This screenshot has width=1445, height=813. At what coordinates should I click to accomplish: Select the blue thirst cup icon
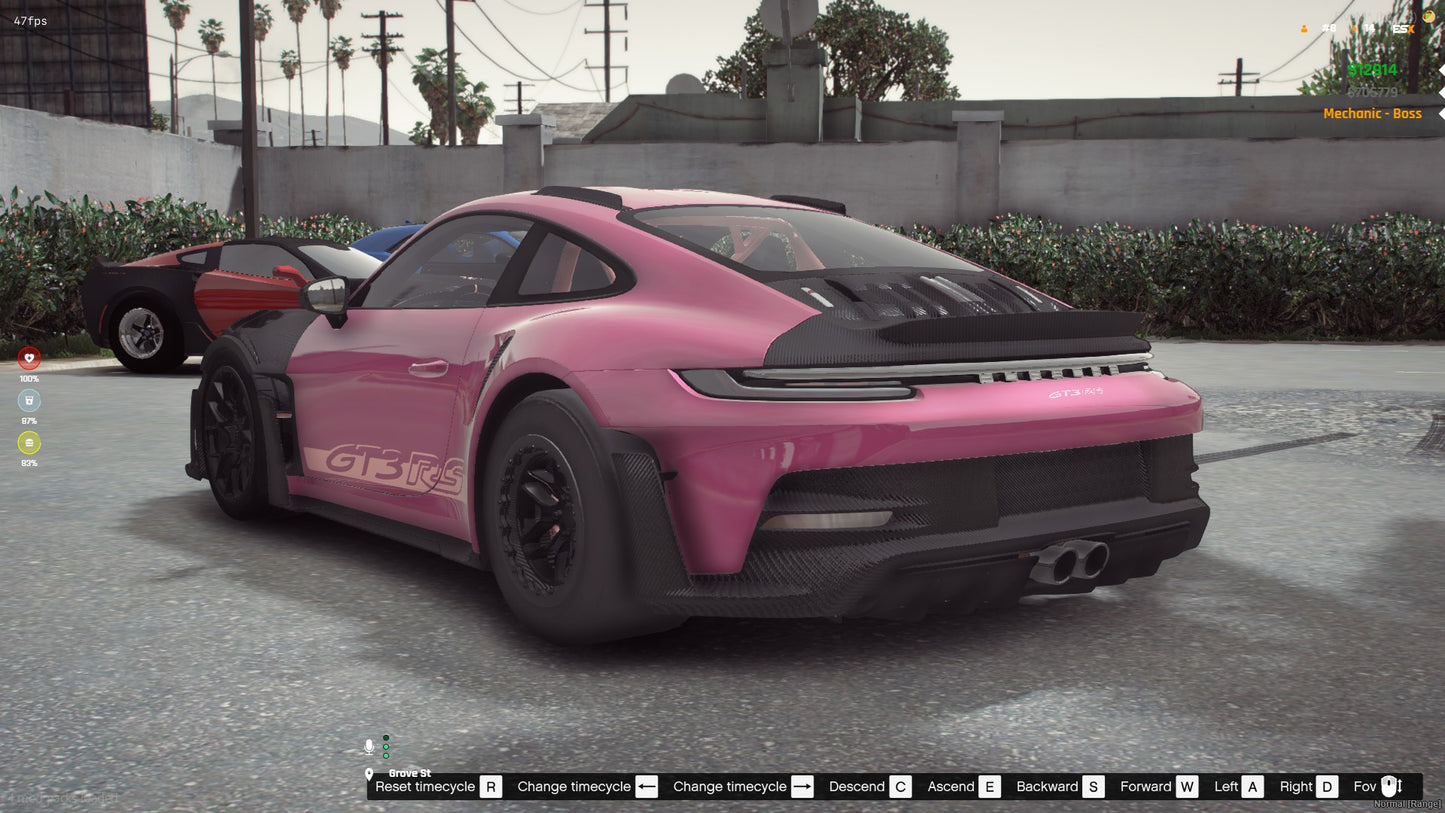click(28, 399)
